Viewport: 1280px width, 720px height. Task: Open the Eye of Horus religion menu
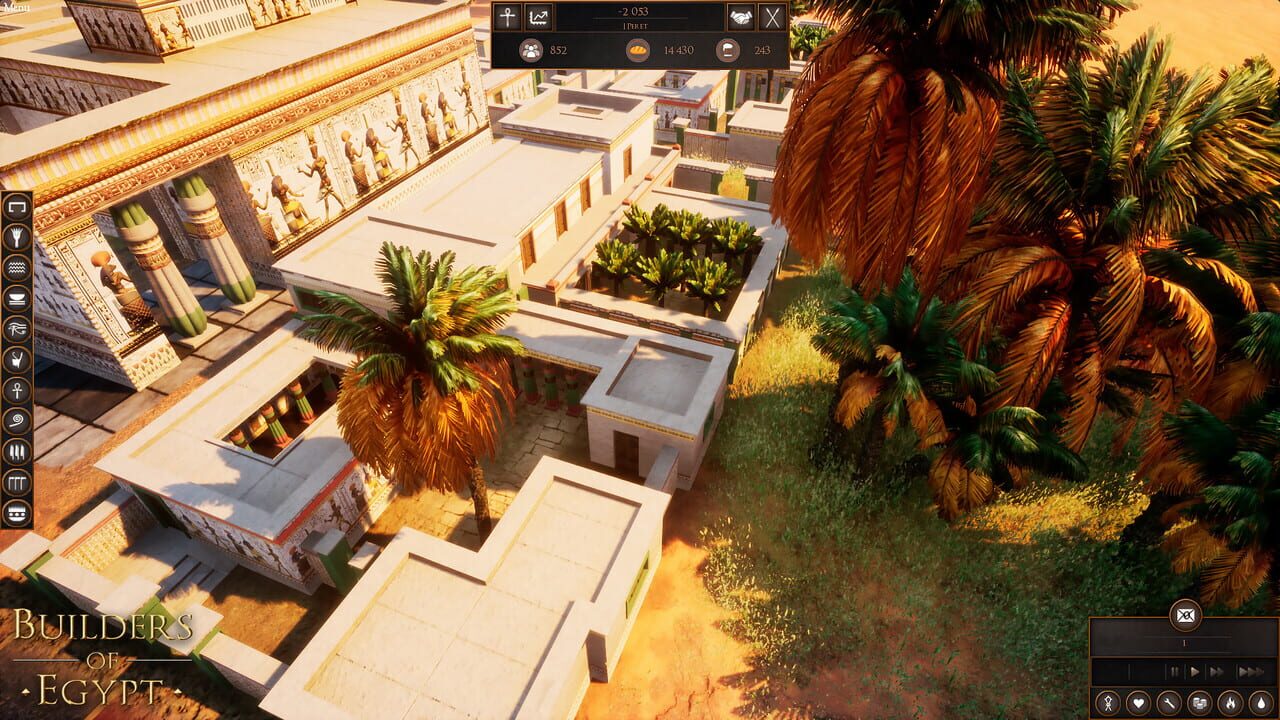(x=15, y=329)
